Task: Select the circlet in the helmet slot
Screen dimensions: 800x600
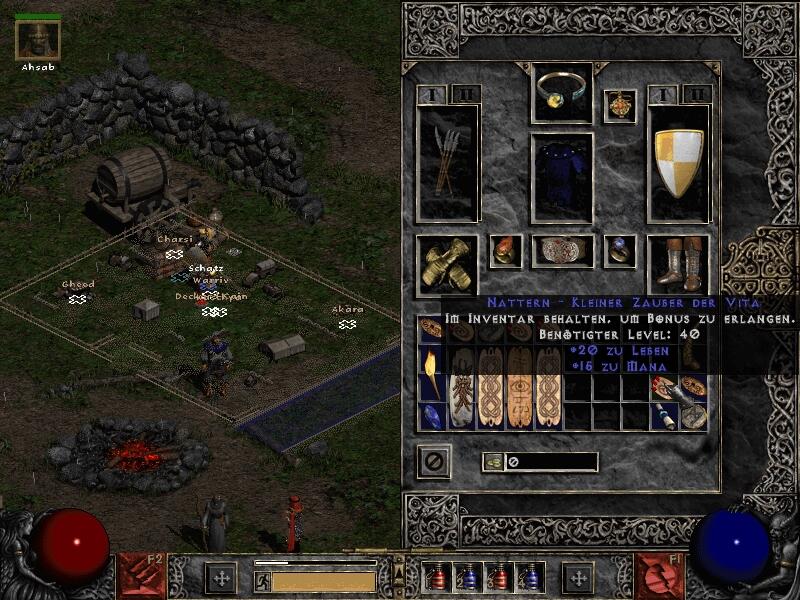Action: click(x=561, y=92)
